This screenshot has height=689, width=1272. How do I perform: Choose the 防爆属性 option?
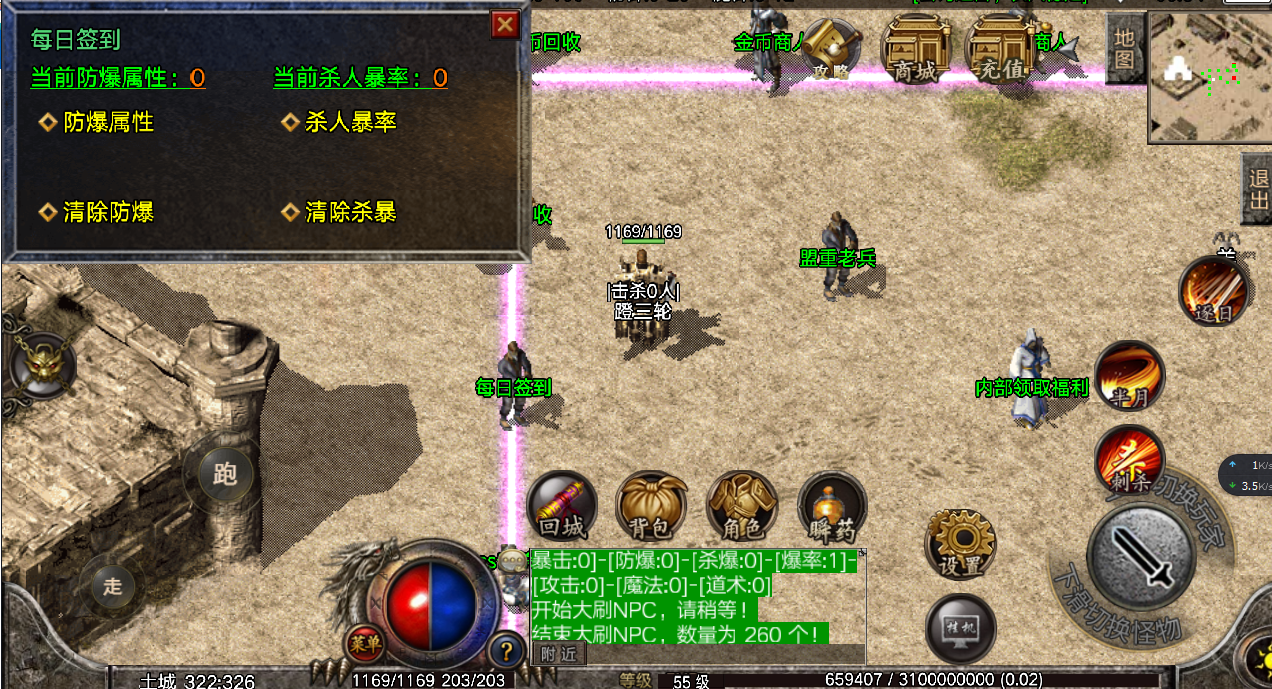point(108,122)
